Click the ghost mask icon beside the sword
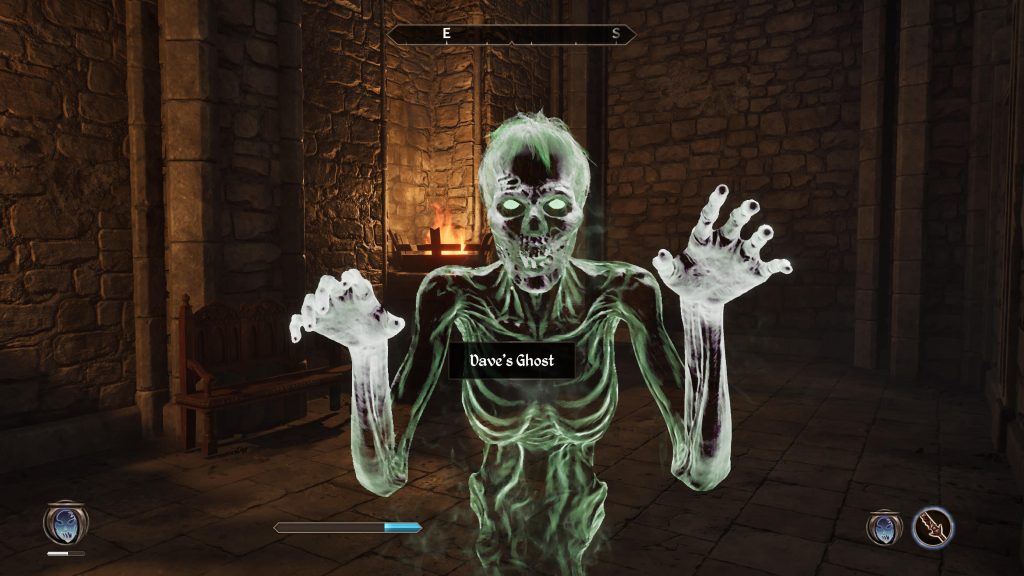1024x576 pixels. tap(884, 527)
